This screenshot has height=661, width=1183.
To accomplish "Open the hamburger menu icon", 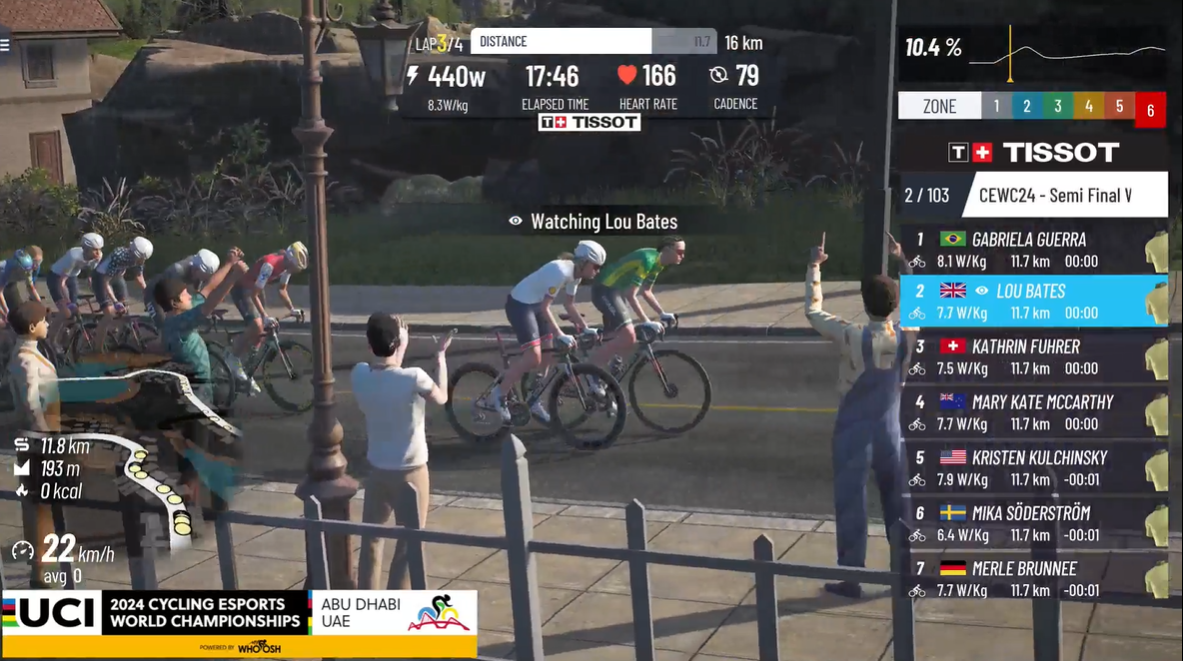I will coord(5,45).
